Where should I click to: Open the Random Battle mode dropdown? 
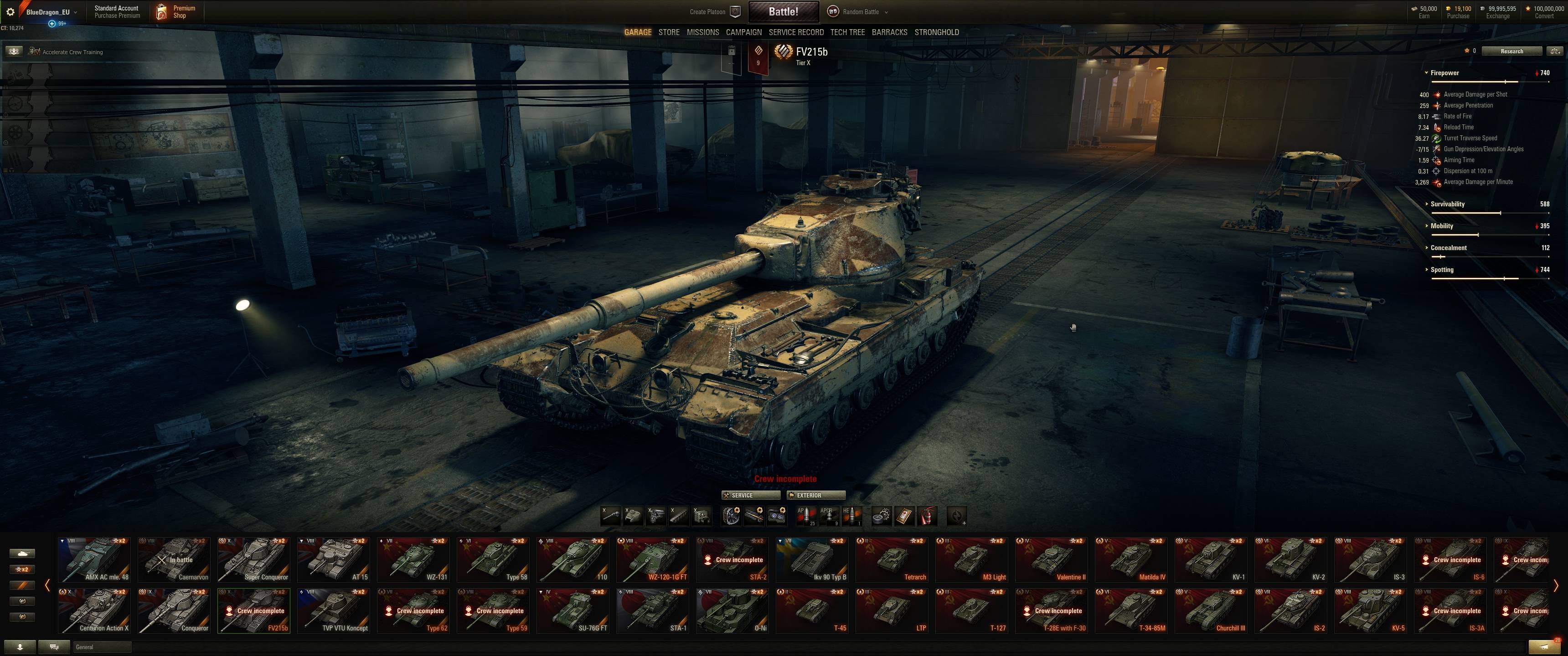[x=860, y=11]
